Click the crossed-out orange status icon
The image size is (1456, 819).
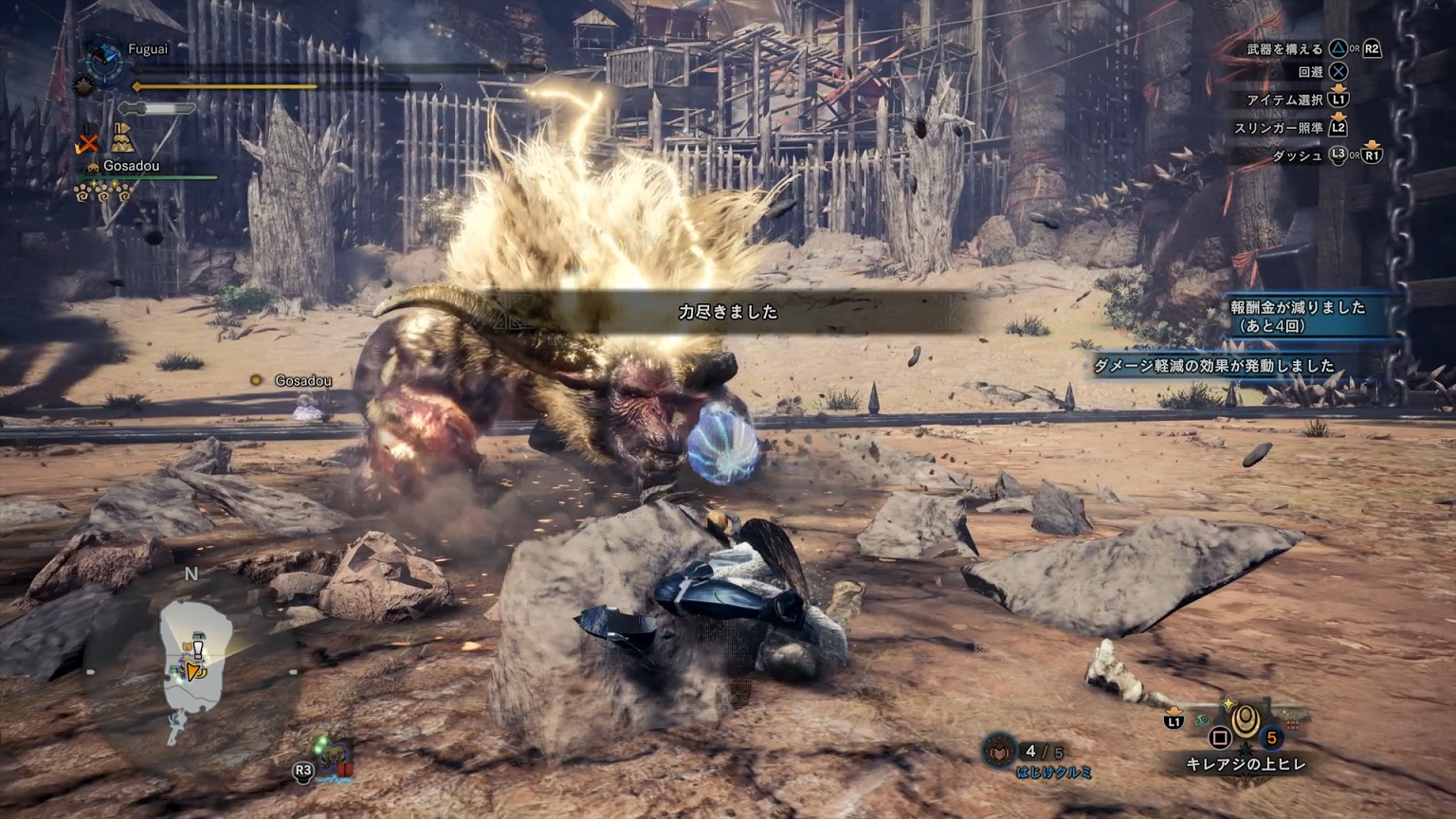coord(88,142)
